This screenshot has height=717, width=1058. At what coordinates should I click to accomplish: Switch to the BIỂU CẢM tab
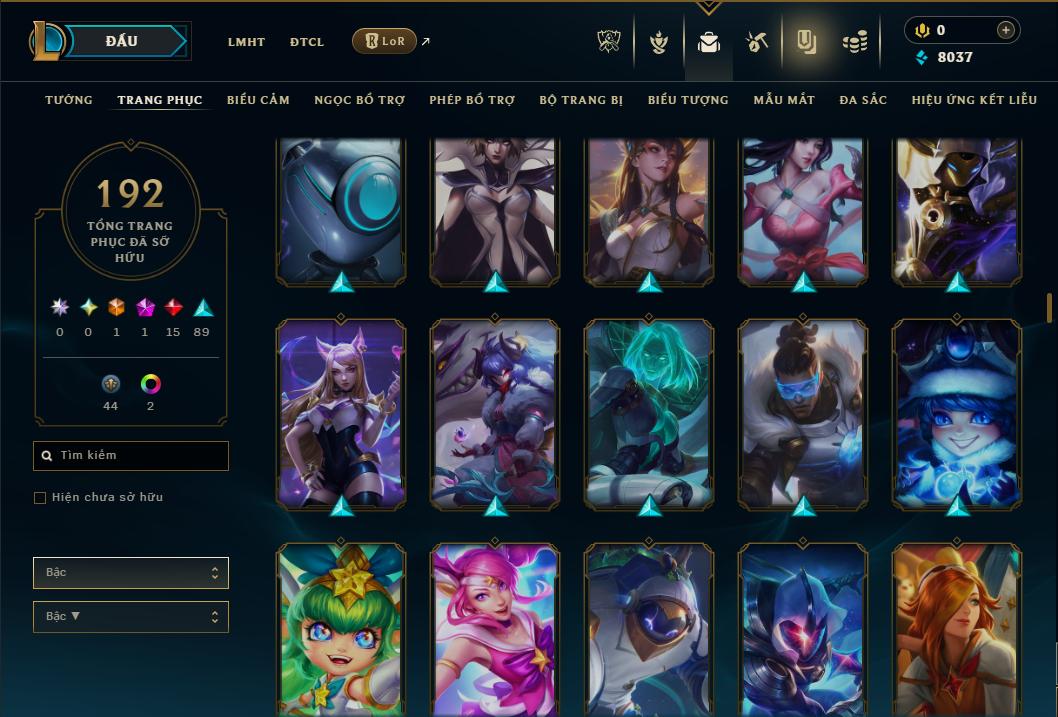(258, 100)
